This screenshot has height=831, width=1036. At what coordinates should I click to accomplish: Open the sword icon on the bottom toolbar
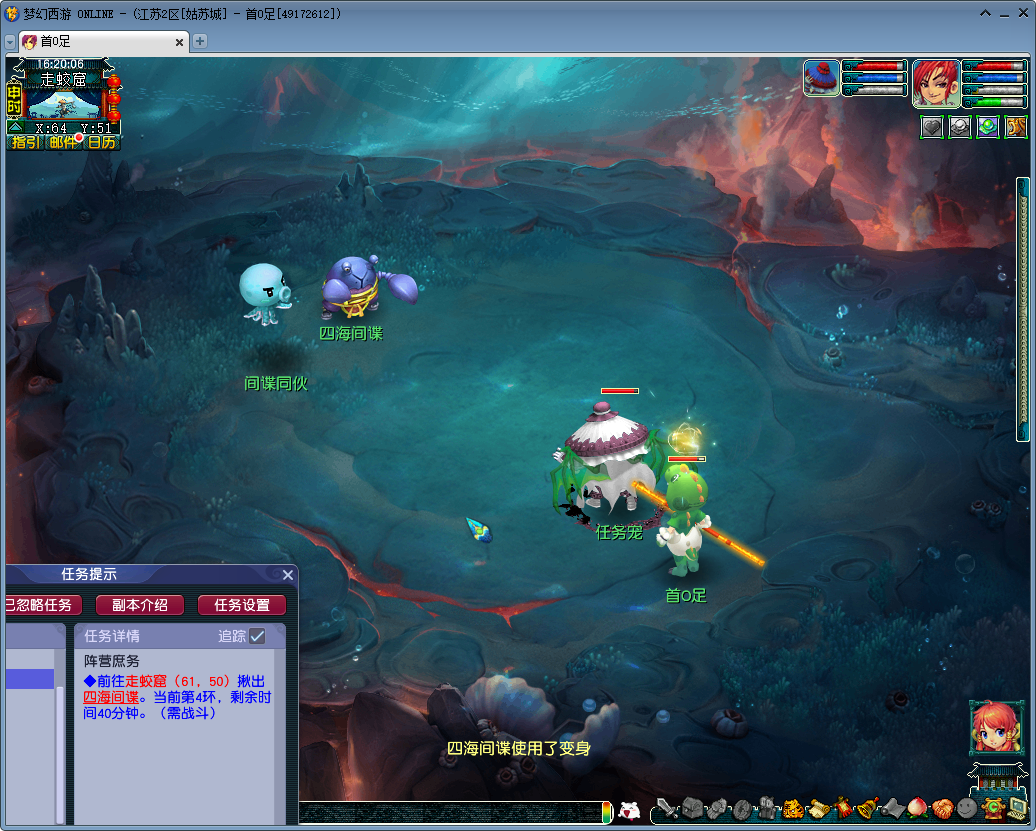[x=666, y=808]
